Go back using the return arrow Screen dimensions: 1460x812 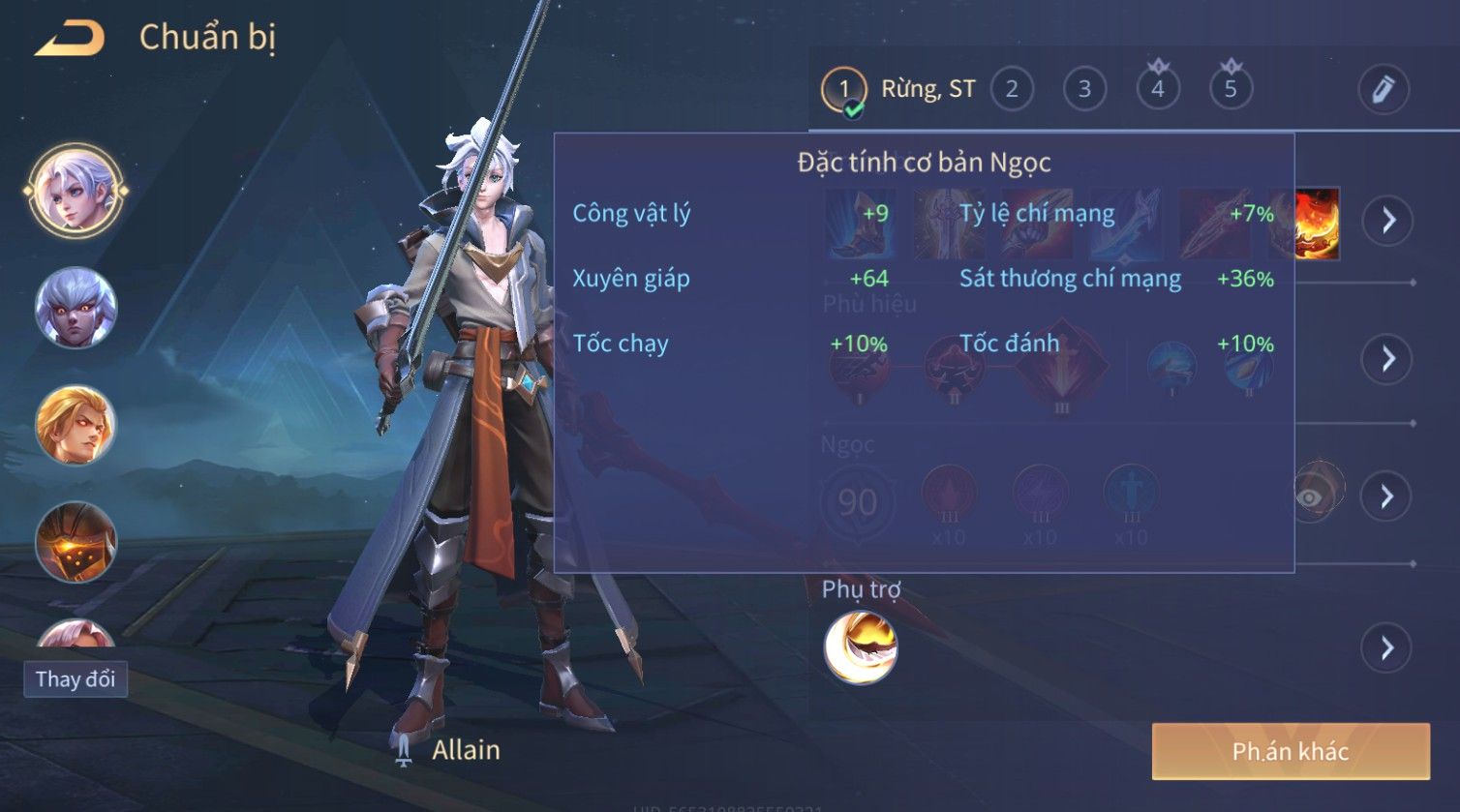click(70, 39)
